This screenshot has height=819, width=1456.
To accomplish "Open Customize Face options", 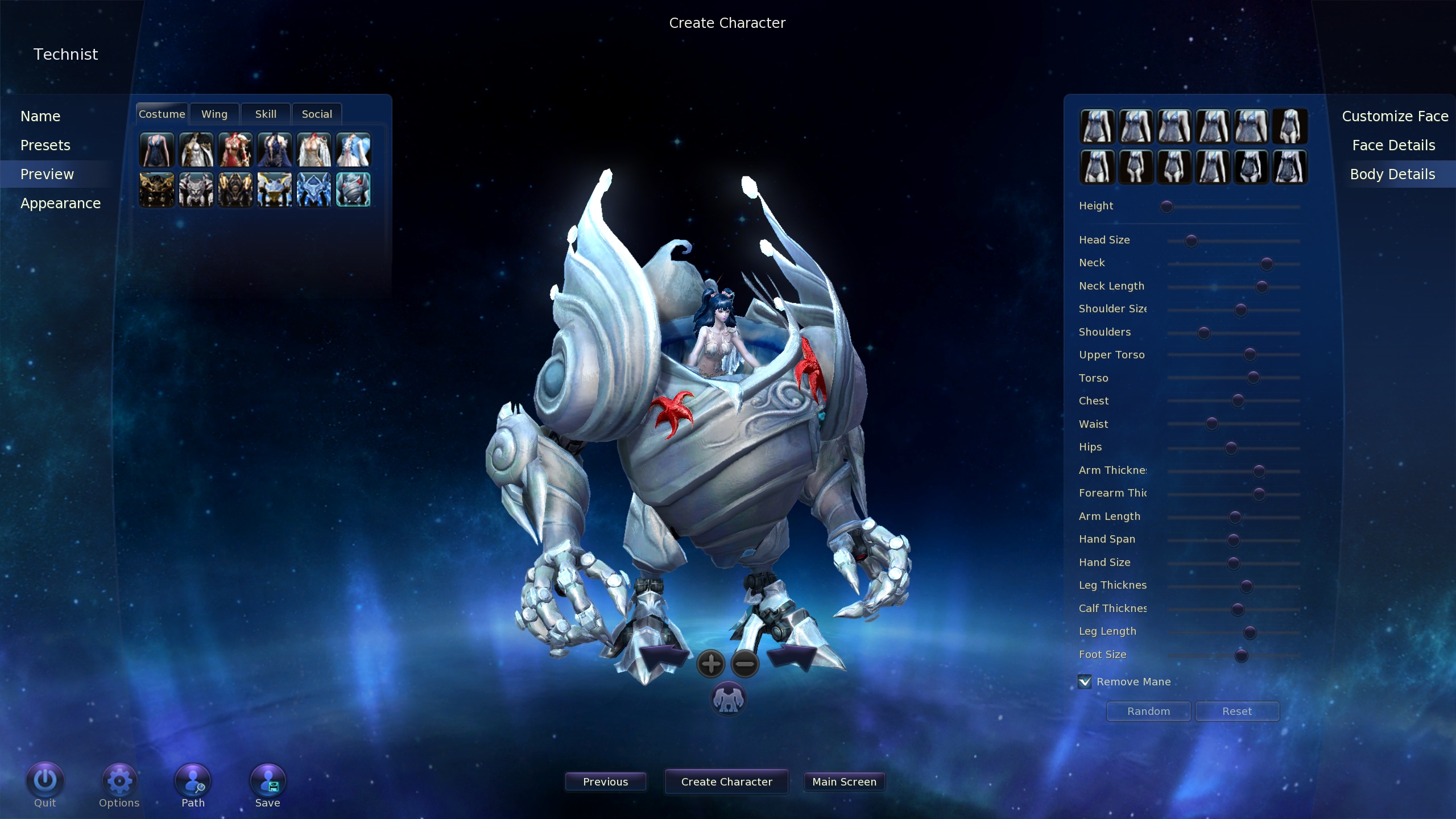I will click(1395, 117).
